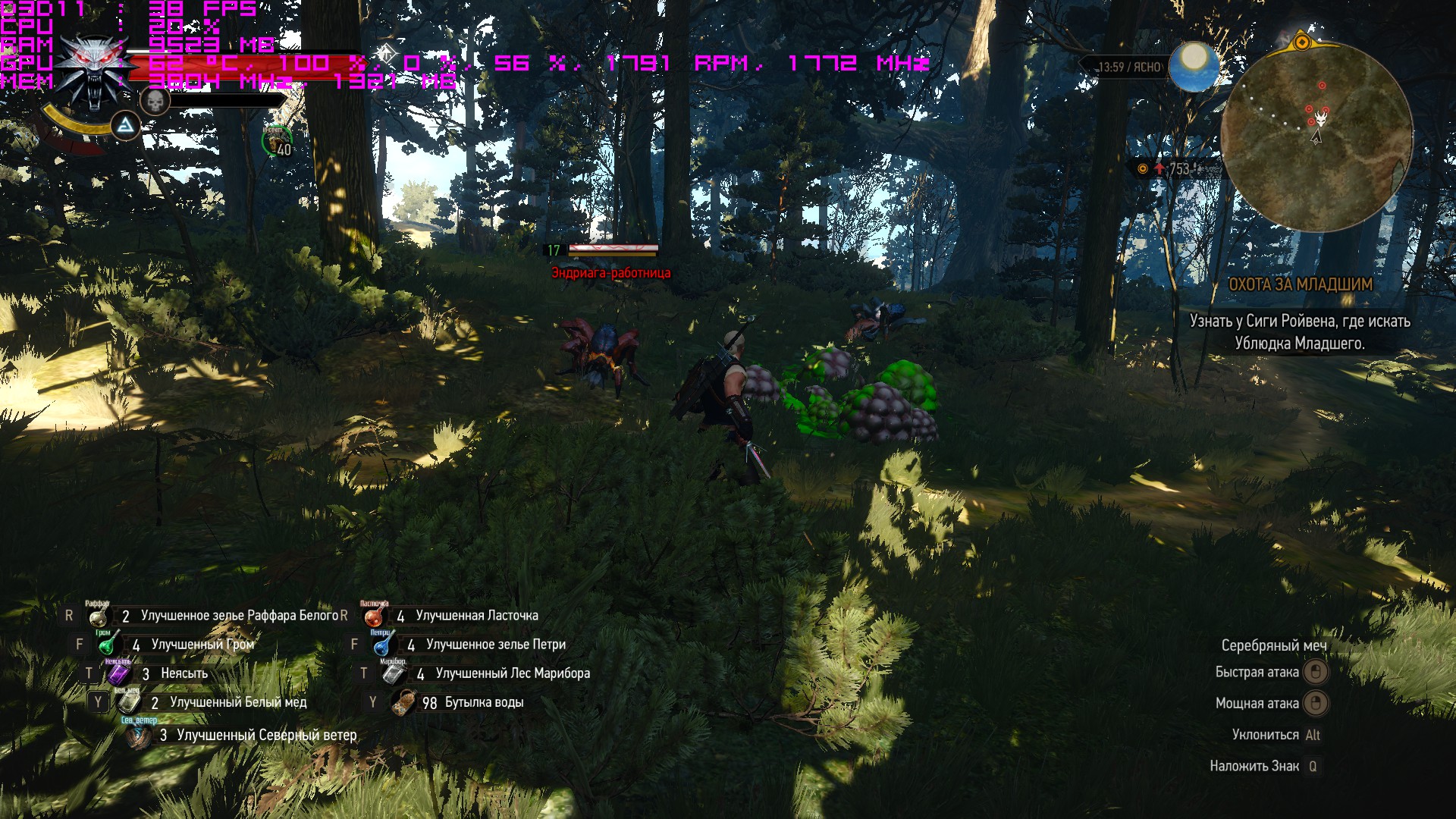Click the active buff icon showing 40

pyautogui.click(x=278, y=142)
